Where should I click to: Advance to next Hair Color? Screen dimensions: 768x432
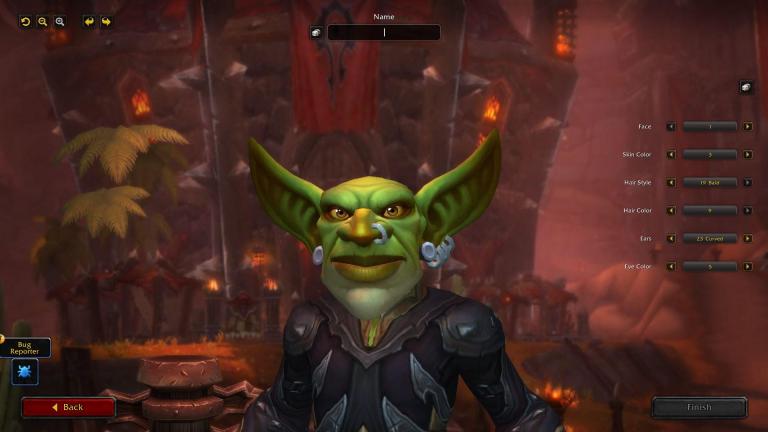pos(748,210)
